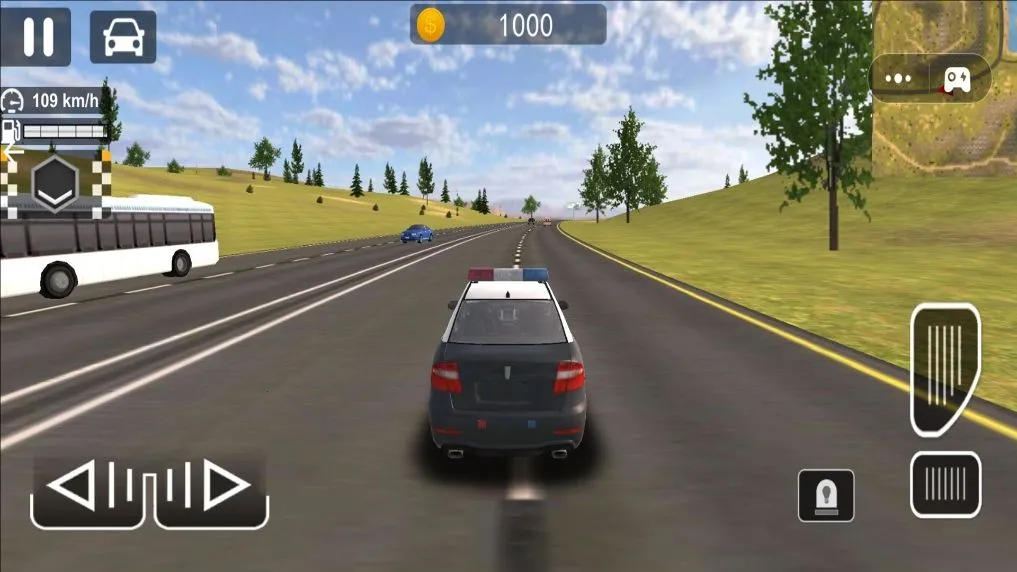Toggle the police siren light button

tap(826, 495)
